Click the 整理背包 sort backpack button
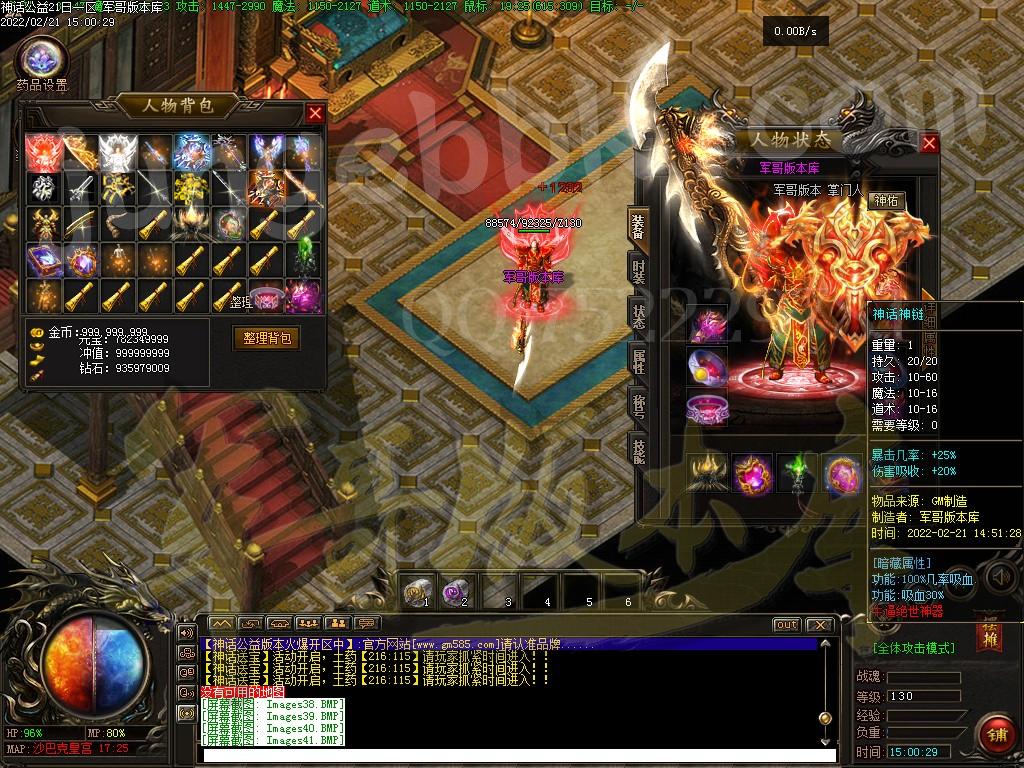Viewport: 1024px width, 768px height. (x=266, y=338)
